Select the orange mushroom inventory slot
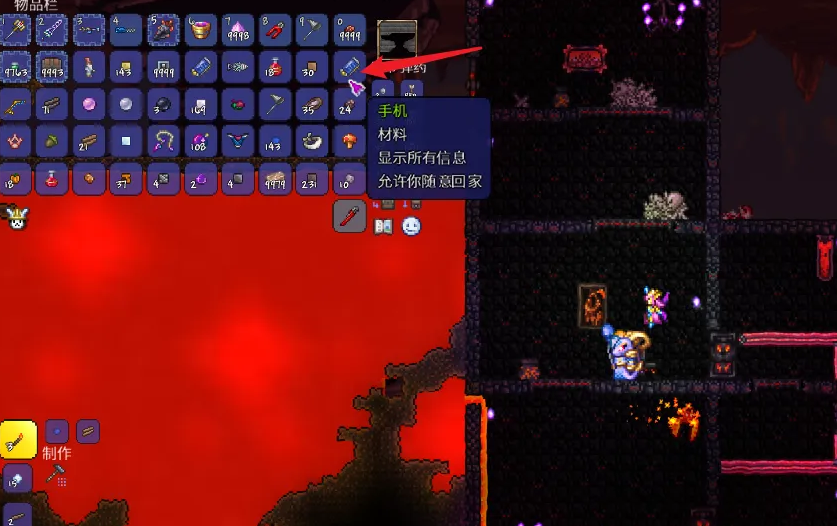The width and height of the screenshot is (837, 526). click(x=349, y=141)
